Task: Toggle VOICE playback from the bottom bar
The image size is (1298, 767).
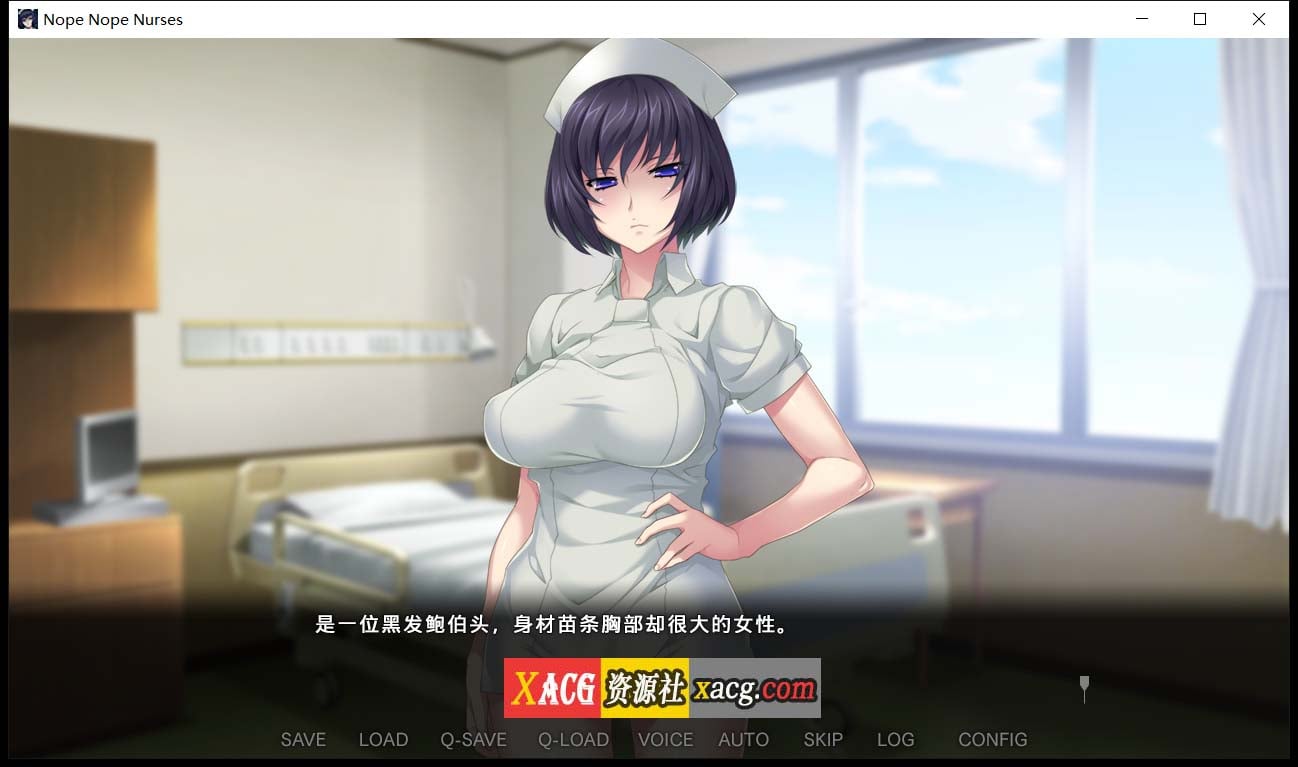Action: pyautogui.click(x=664, y=739)
